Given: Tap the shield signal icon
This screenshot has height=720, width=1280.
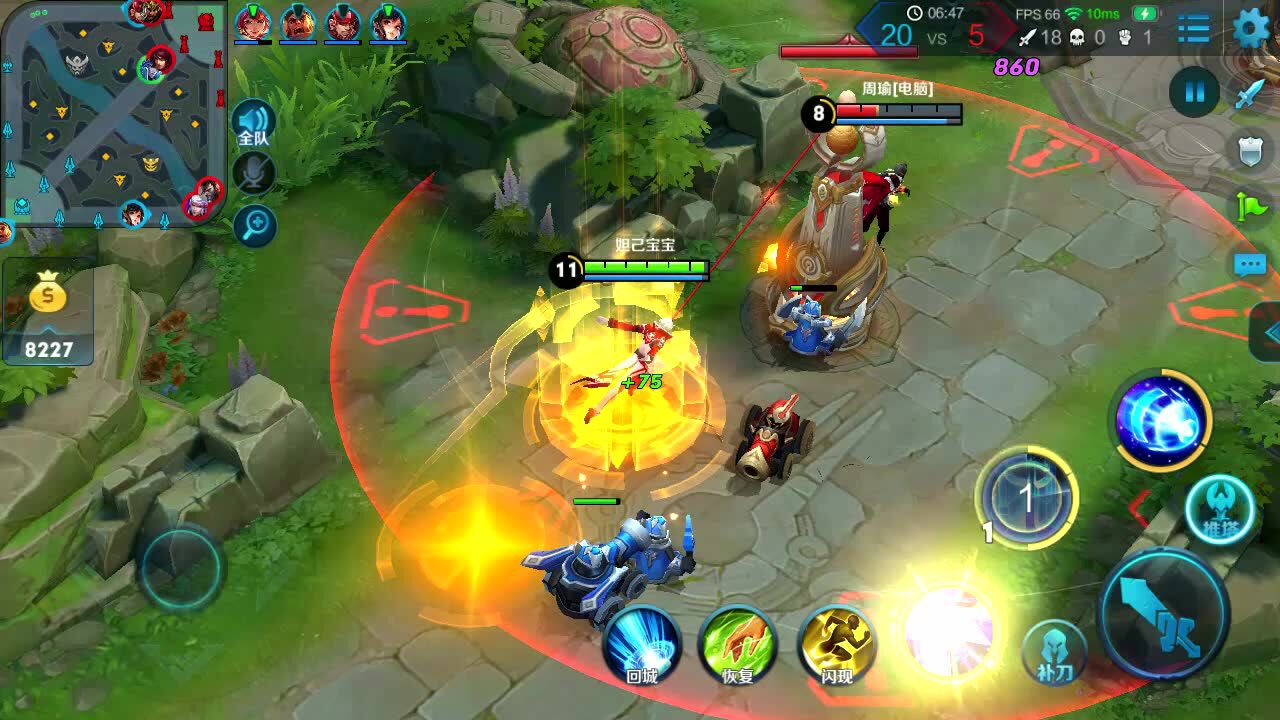Looking at the screenshot, I should click(1251, 151).
